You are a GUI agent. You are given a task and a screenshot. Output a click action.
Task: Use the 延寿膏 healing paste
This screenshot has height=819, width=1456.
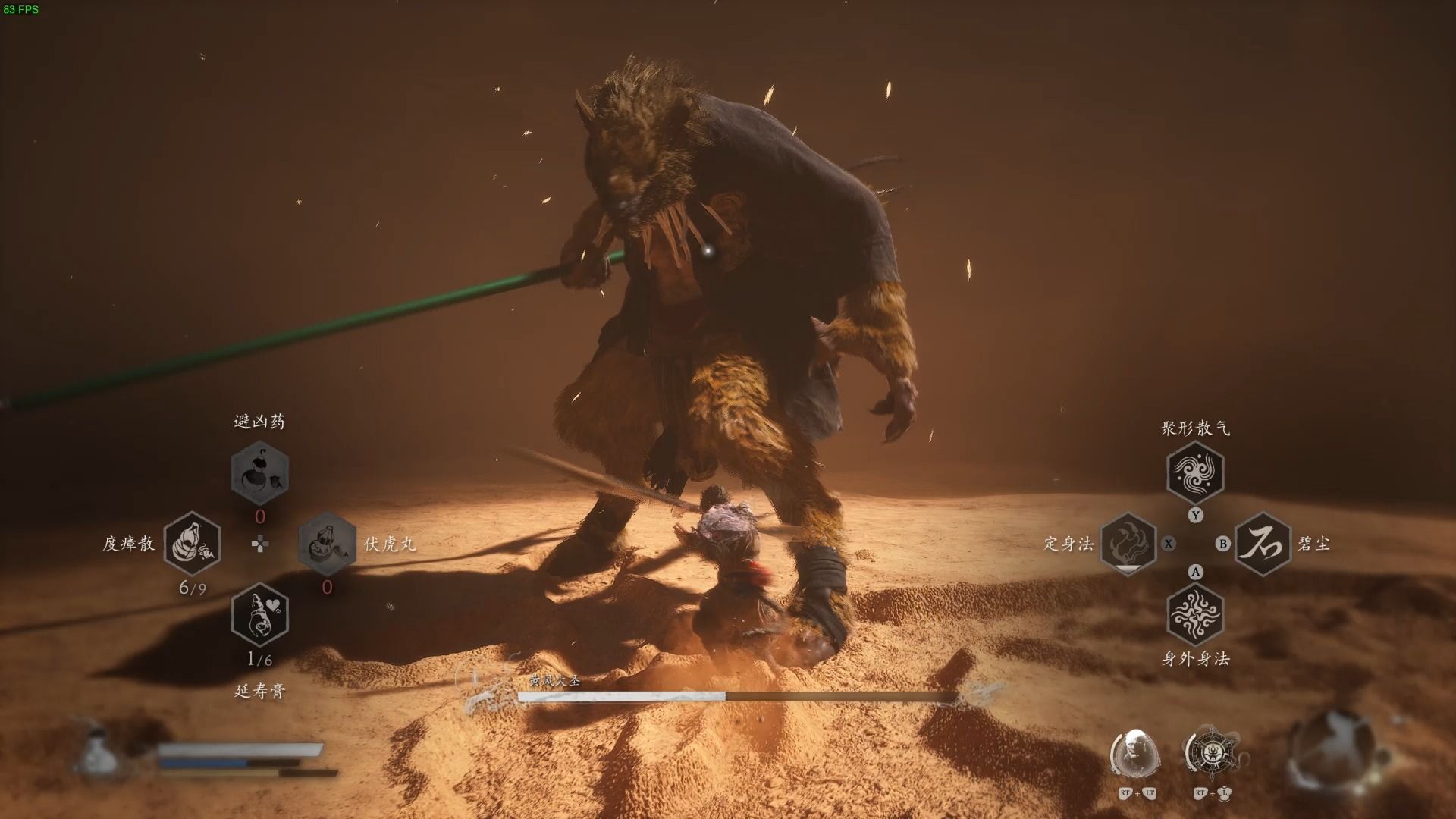click(259, 614)
